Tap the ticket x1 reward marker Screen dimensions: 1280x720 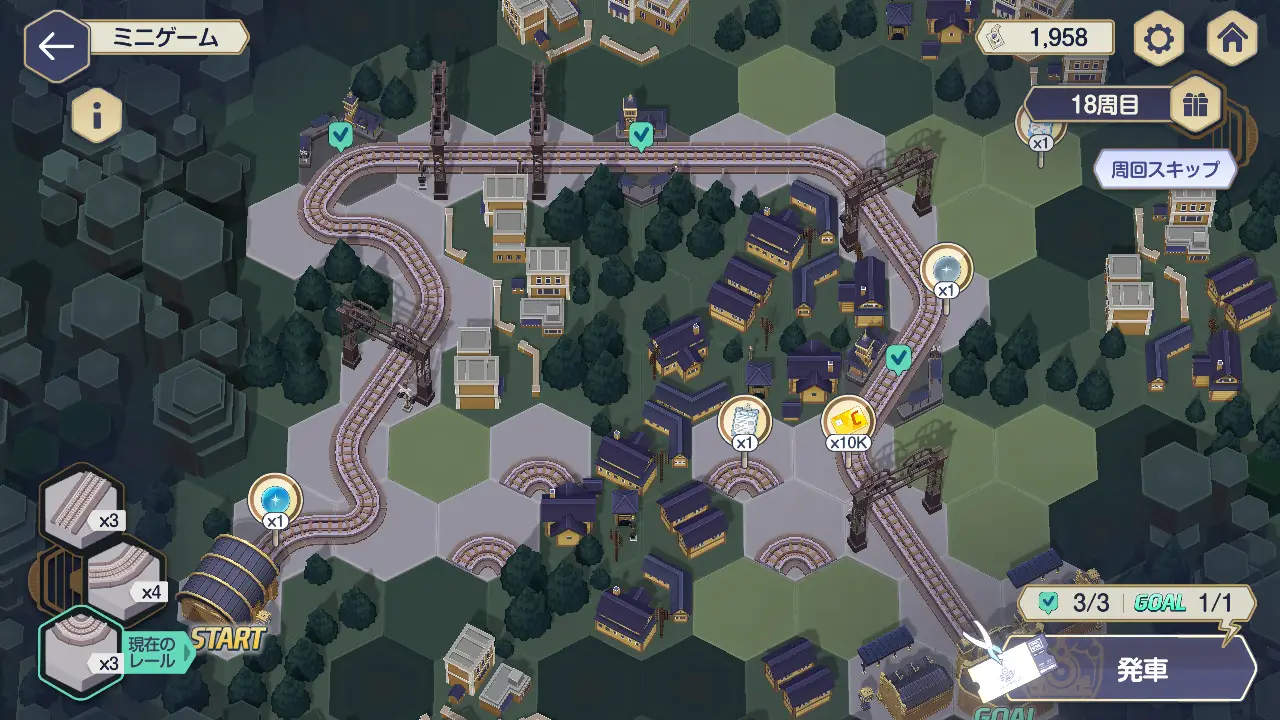pyautogui.click(x=745, y=423)
